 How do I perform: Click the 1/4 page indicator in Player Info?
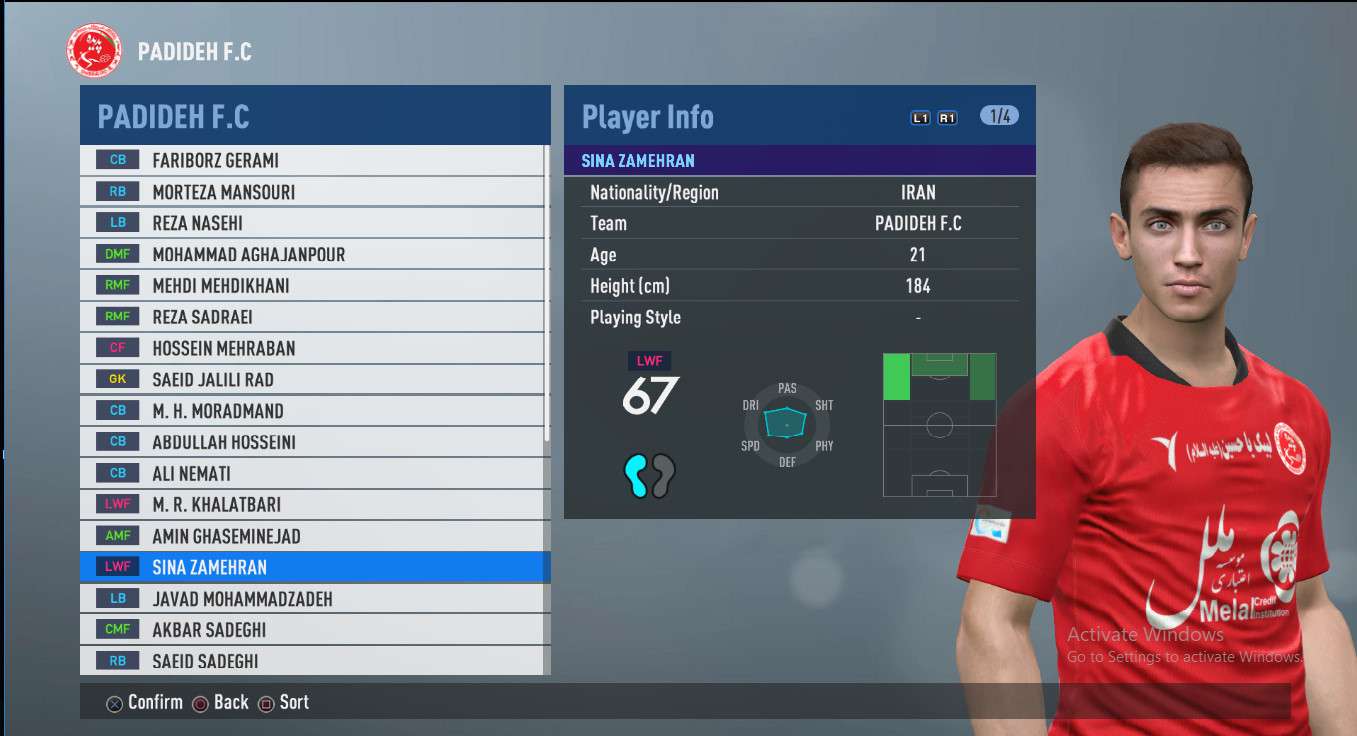(999, 116)
